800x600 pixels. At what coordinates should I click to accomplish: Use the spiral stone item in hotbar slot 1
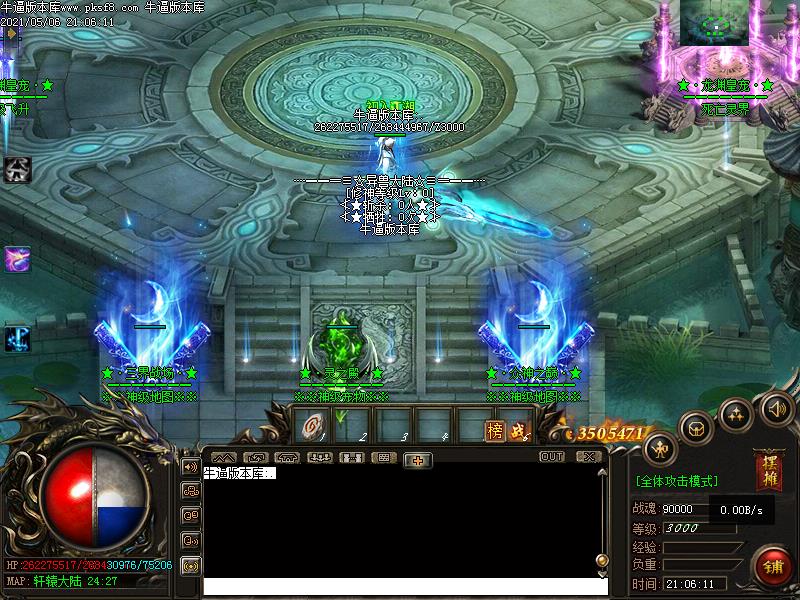pyautogui.click(x=313, y=428)
